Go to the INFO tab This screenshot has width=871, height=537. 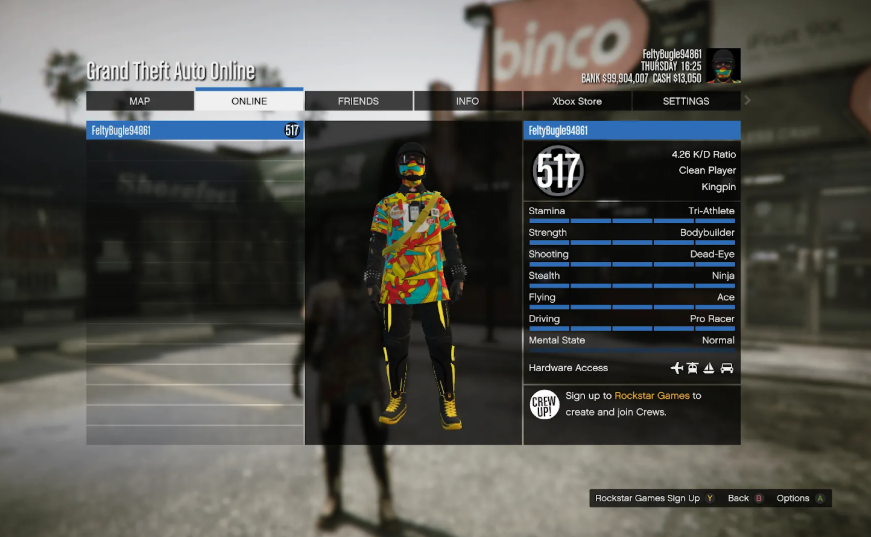click(467, 101)
